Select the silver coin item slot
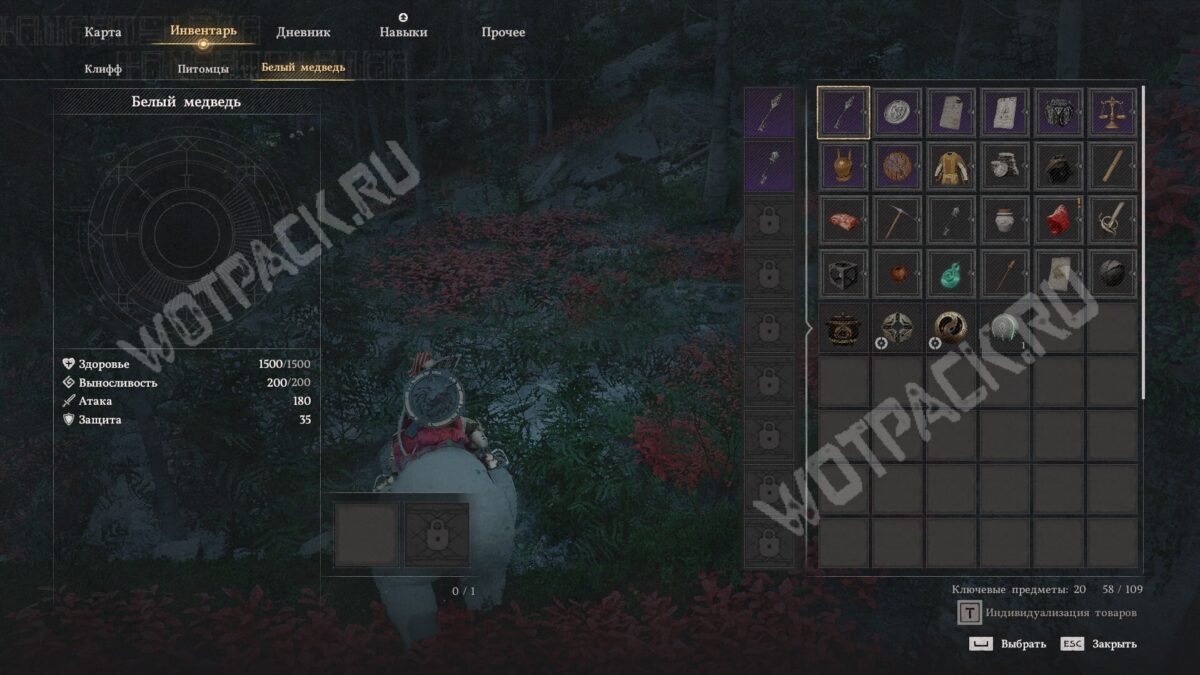The height and width of the screenshot is (675, 1200). (x=897, y=112)
